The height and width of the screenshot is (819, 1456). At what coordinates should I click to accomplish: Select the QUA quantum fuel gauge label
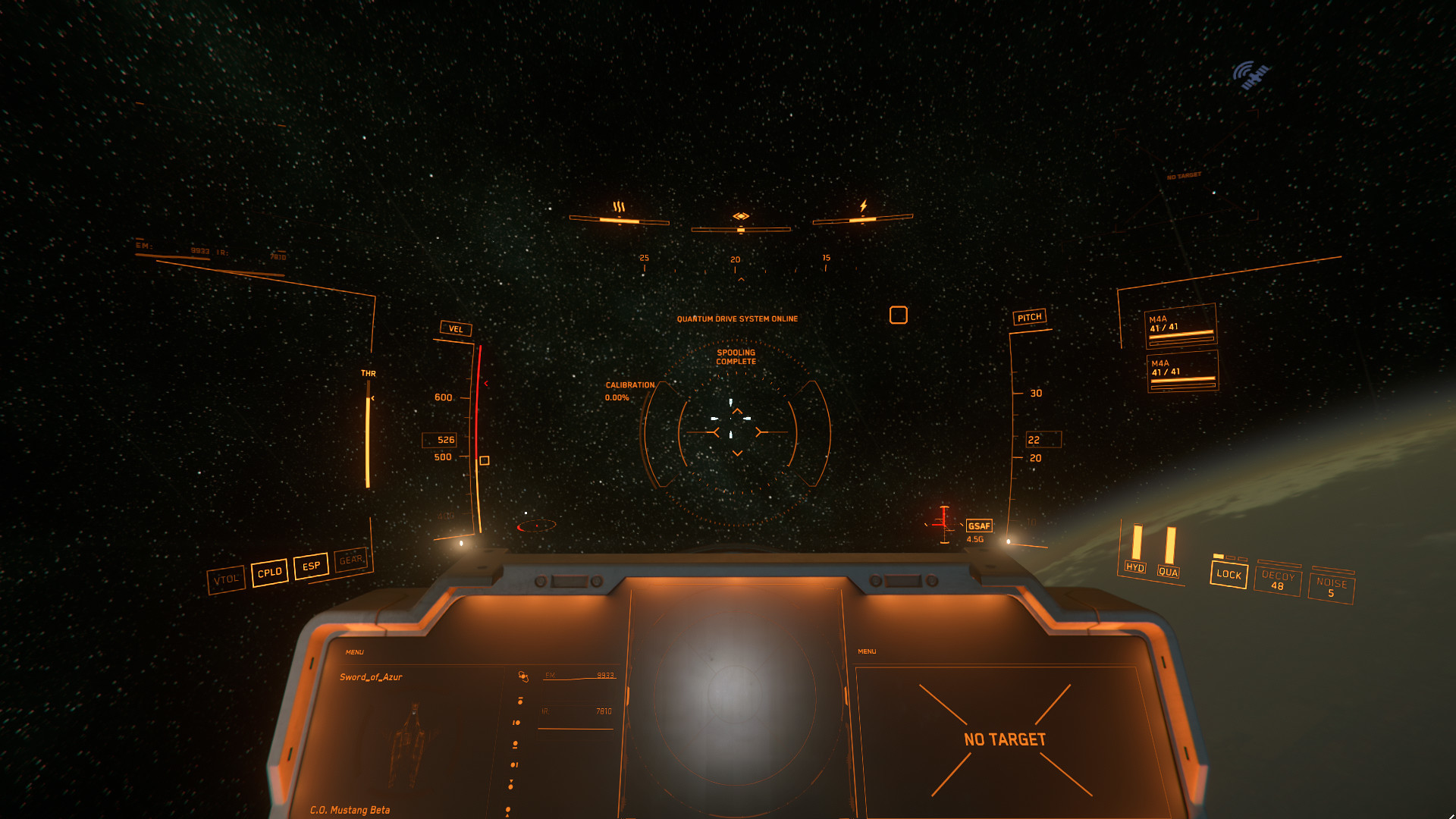1168,572
